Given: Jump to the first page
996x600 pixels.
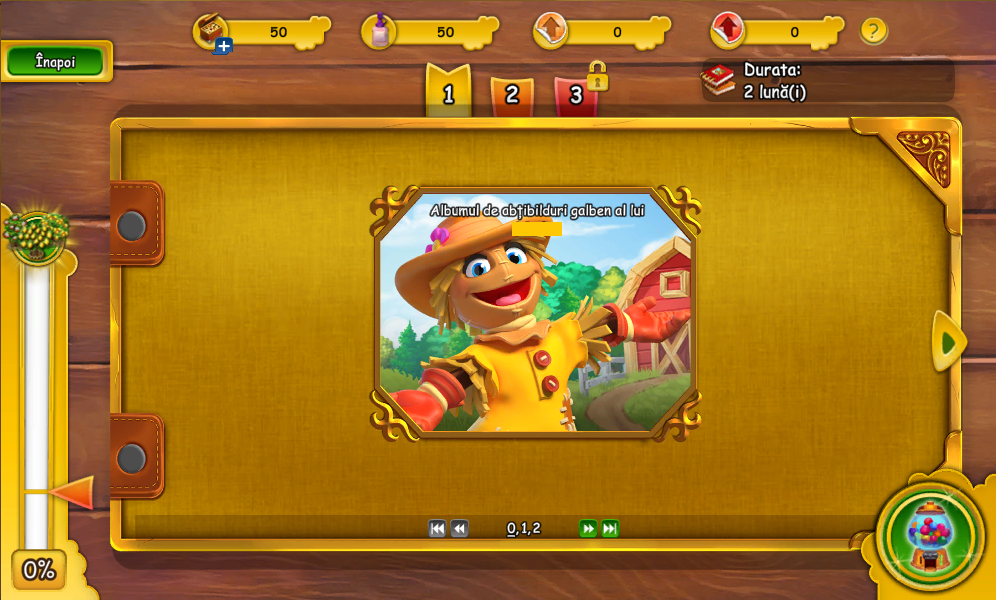Looking at the screenshot, I should [437, 529].
